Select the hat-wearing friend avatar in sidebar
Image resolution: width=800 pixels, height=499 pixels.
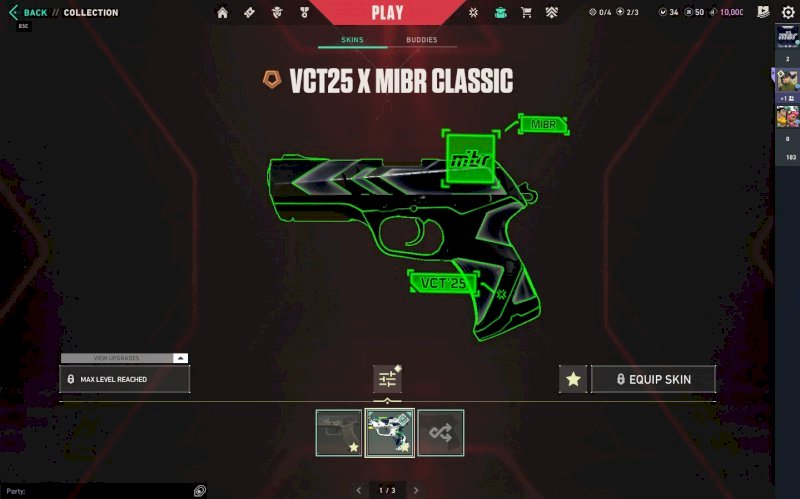pyautogui.click(x=787, y=81)
